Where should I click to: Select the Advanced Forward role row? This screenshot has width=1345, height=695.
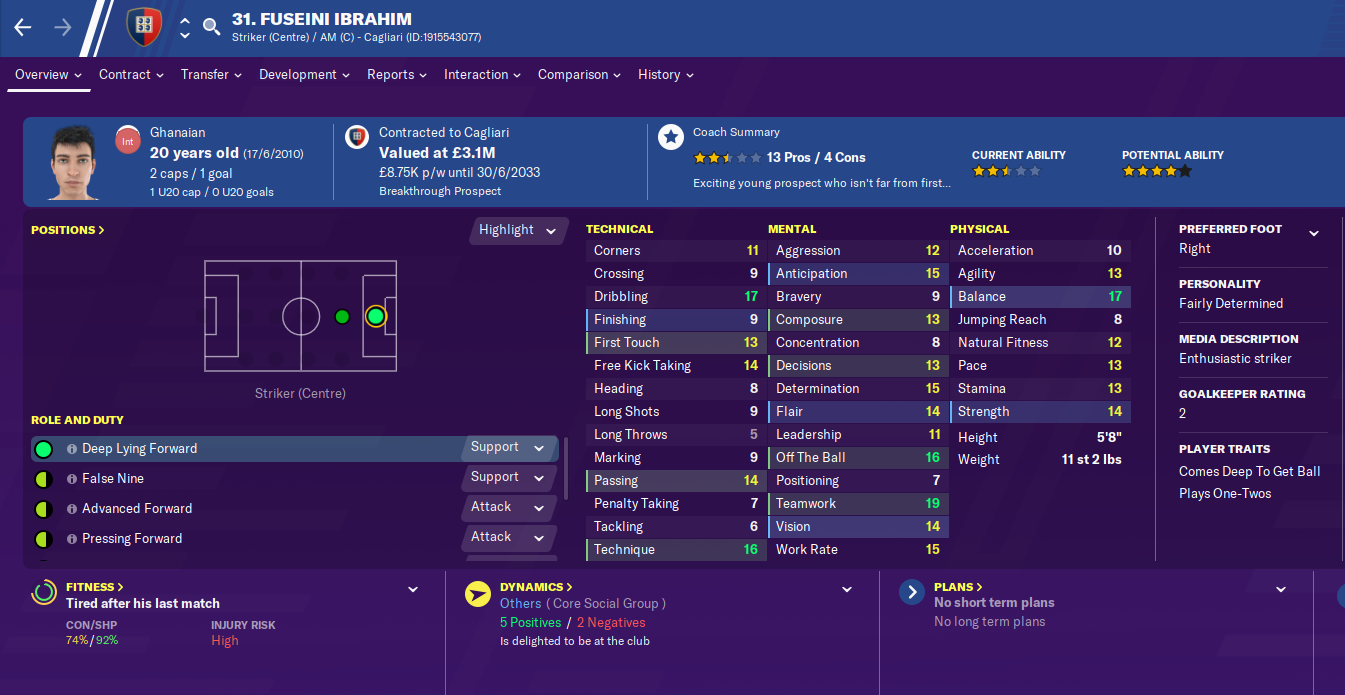[137, 509]
